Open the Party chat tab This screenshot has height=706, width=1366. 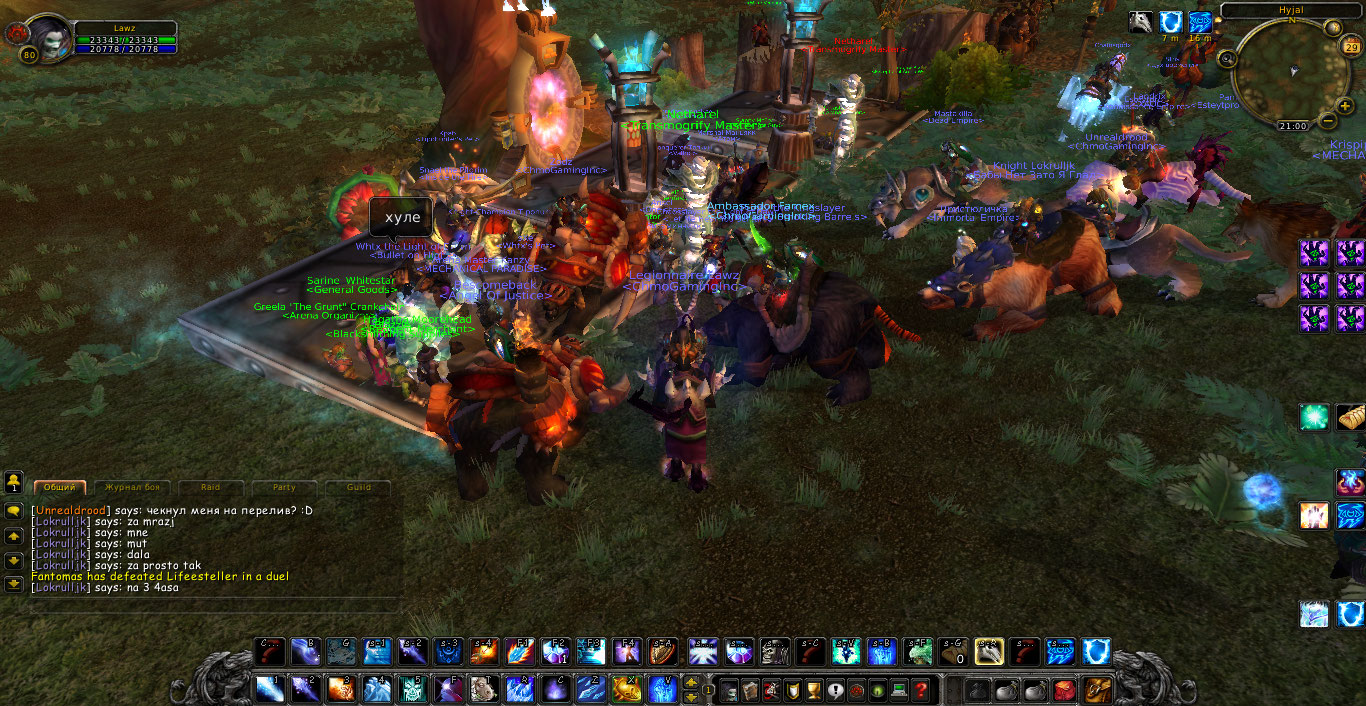point(284,487)
